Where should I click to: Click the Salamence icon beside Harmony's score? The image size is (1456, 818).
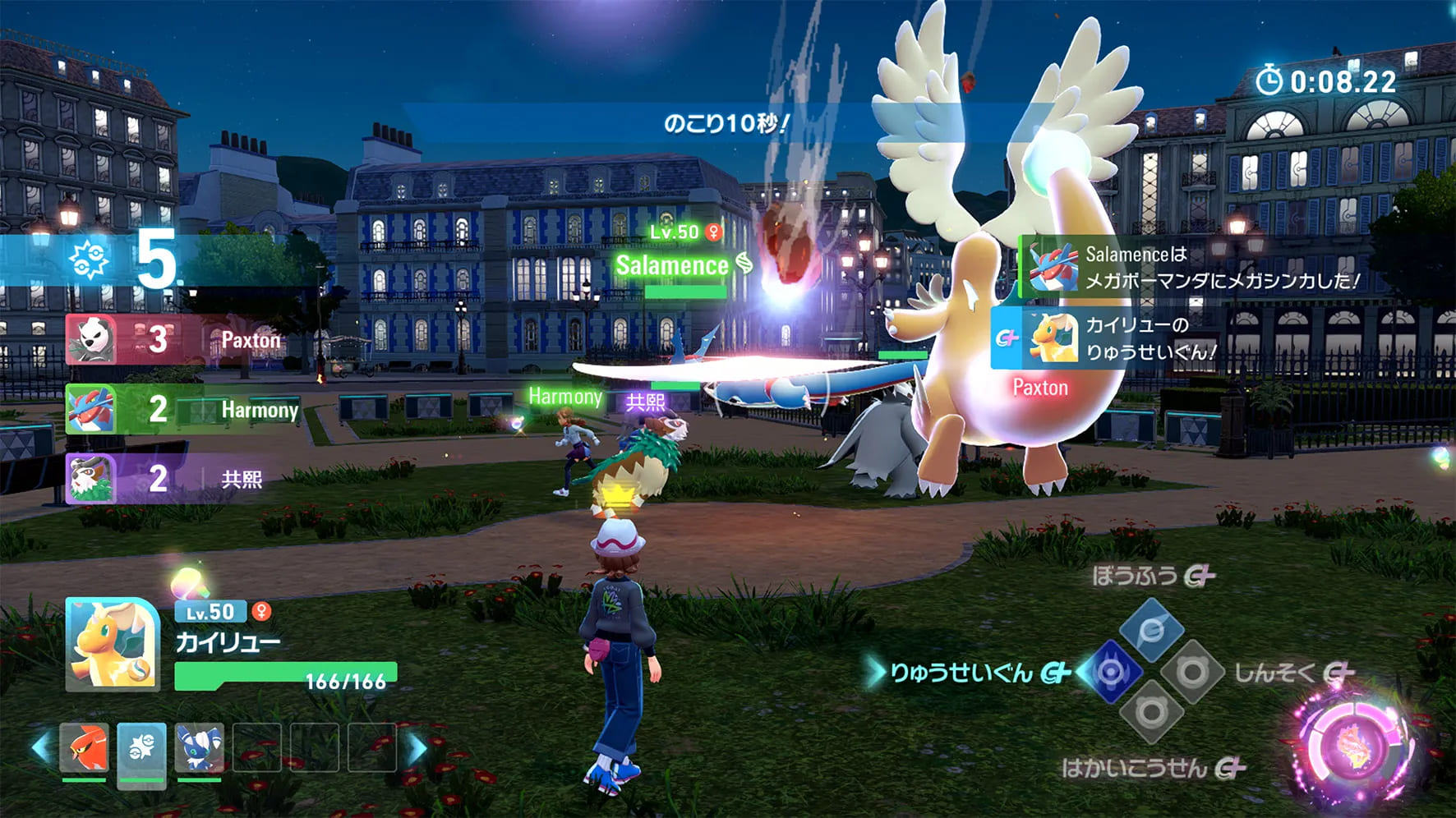coord(93,410)
